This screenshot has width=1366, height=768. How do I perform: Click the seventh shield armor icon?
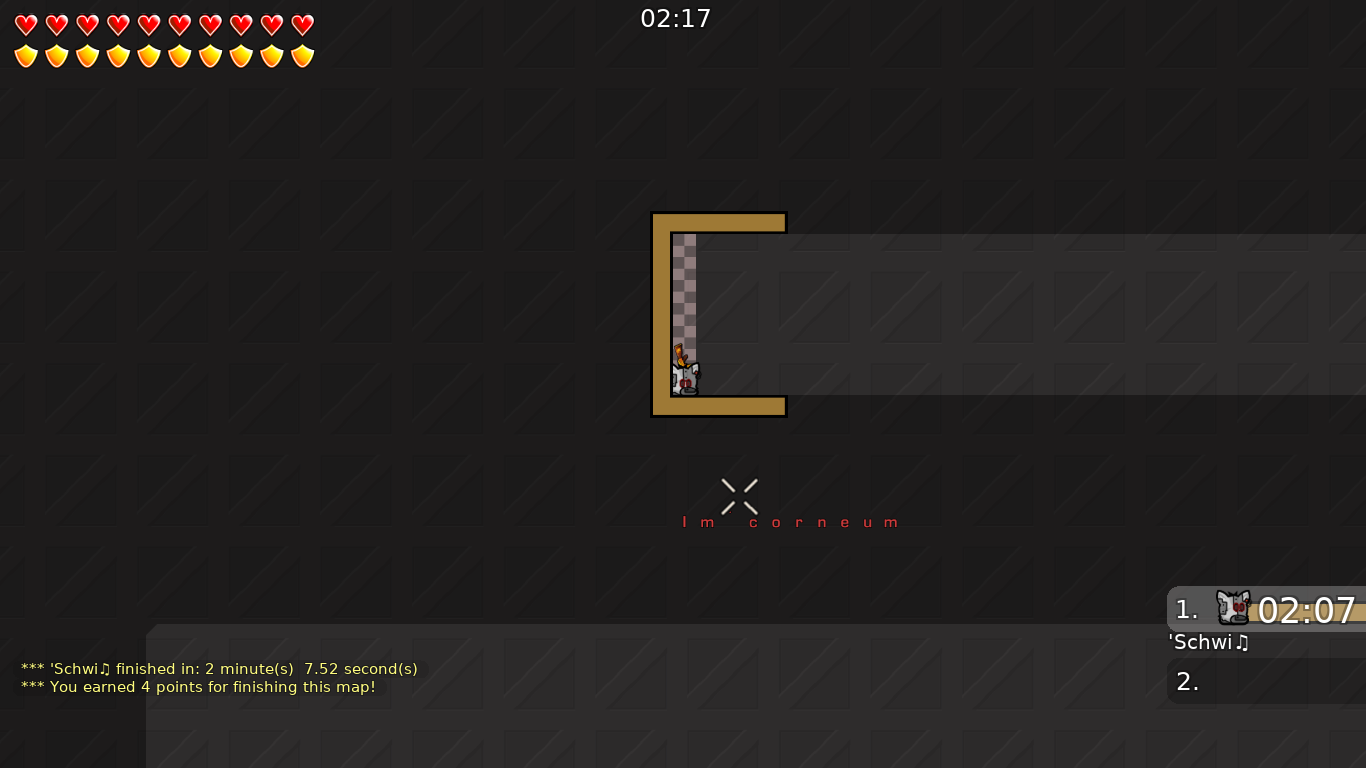click(x=209, y=54)
